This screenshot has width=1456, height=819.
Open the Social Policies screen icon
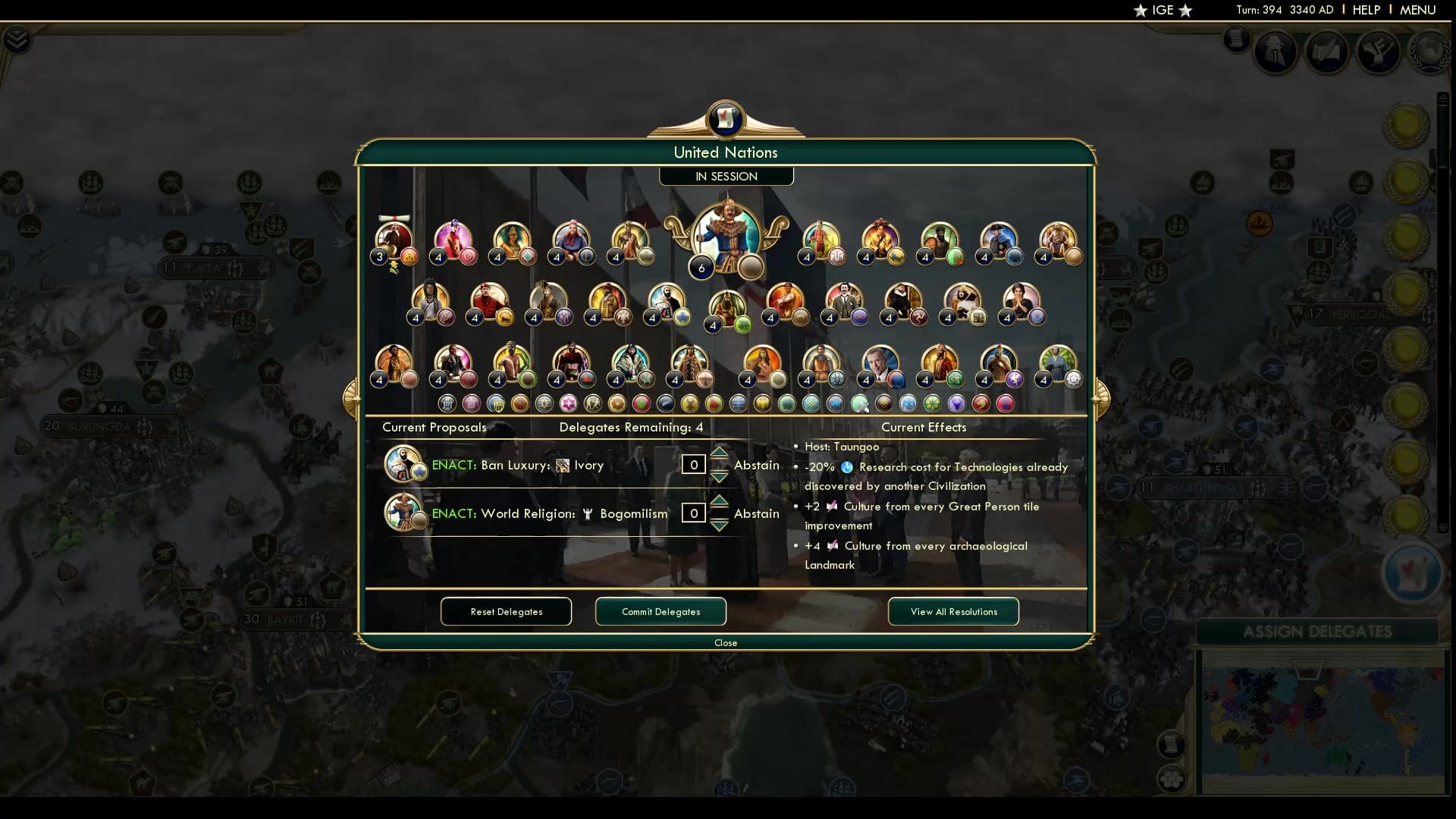[x=1327, y=52]
